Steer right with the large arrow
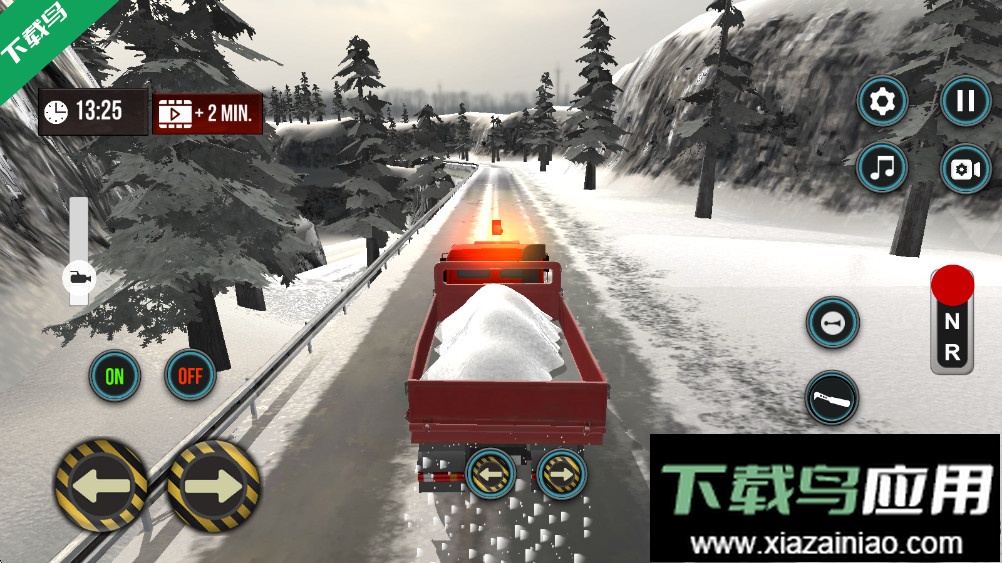 213,485
